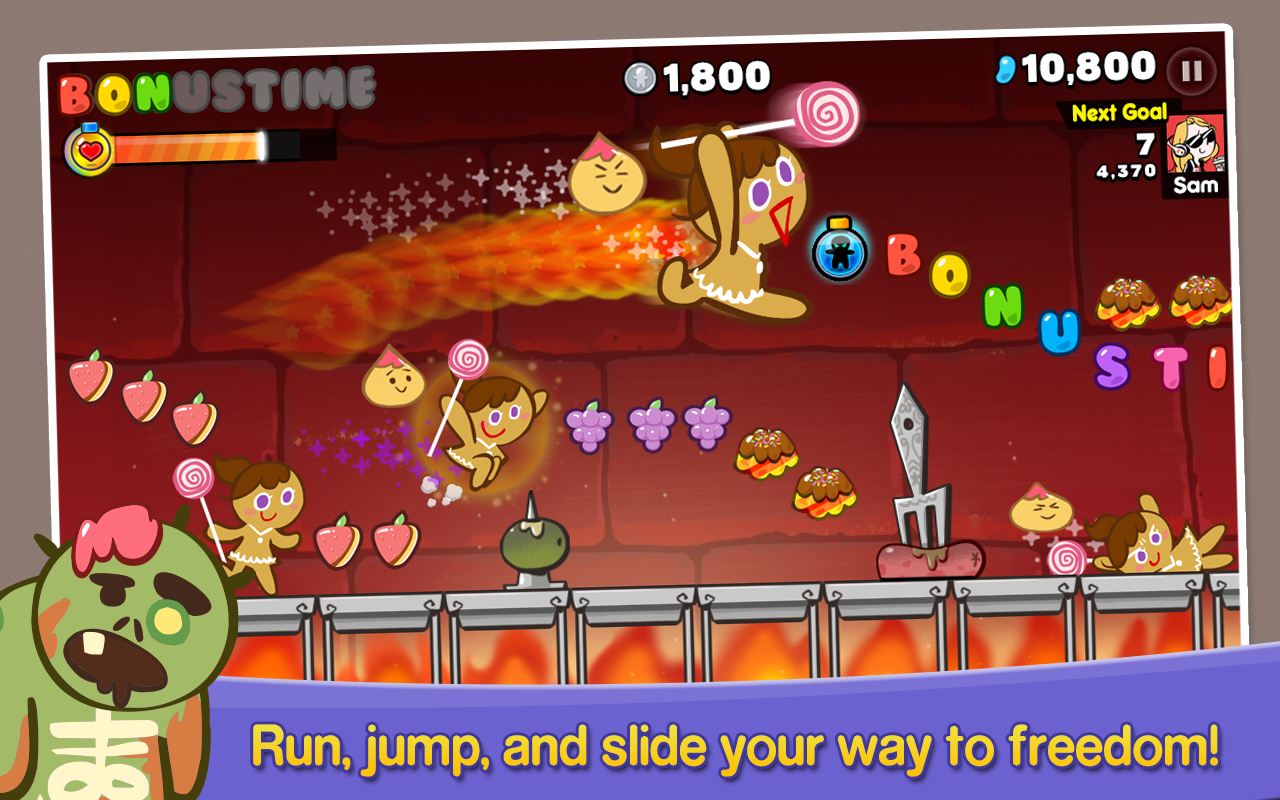Collect the glowing blue potion pickup
1280x800 pixels.
838,250
